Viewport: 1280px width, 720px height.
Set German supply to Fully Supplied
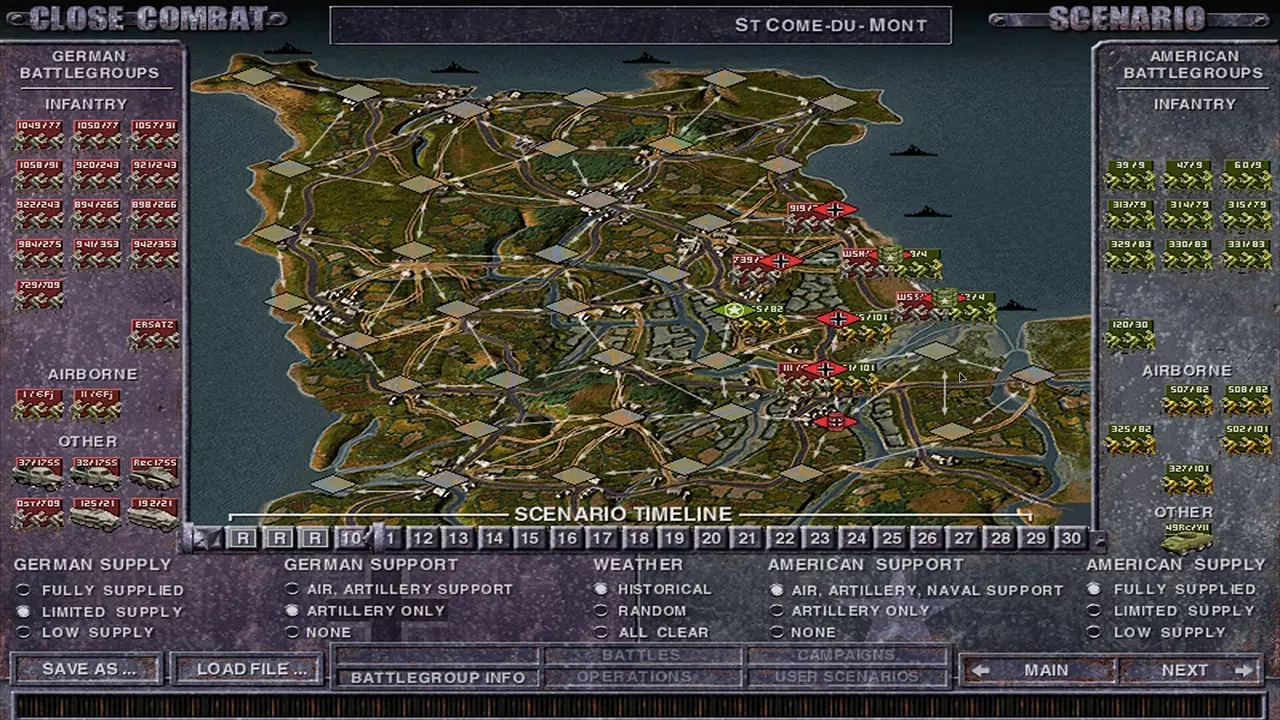pos(22,590)
